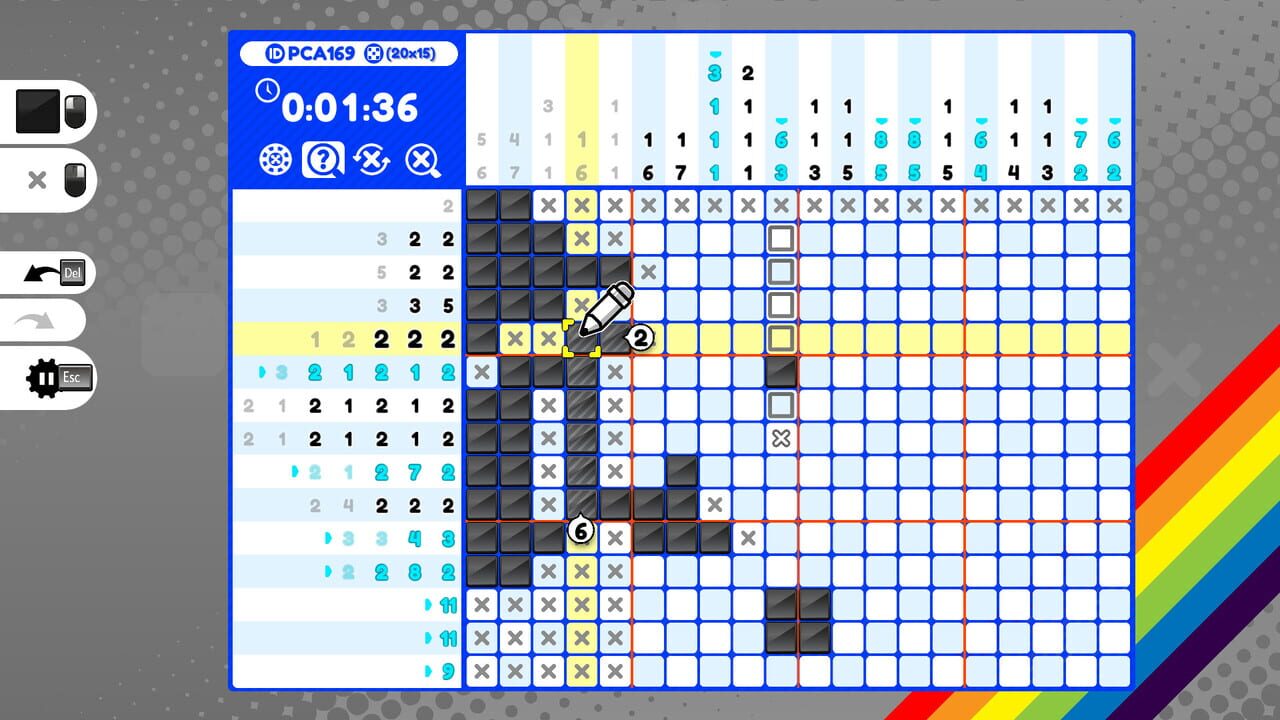Open pause settings via gear Esc icon
Image resolution: width=1280 pixels, height=720 pixels.
(50, 377)
